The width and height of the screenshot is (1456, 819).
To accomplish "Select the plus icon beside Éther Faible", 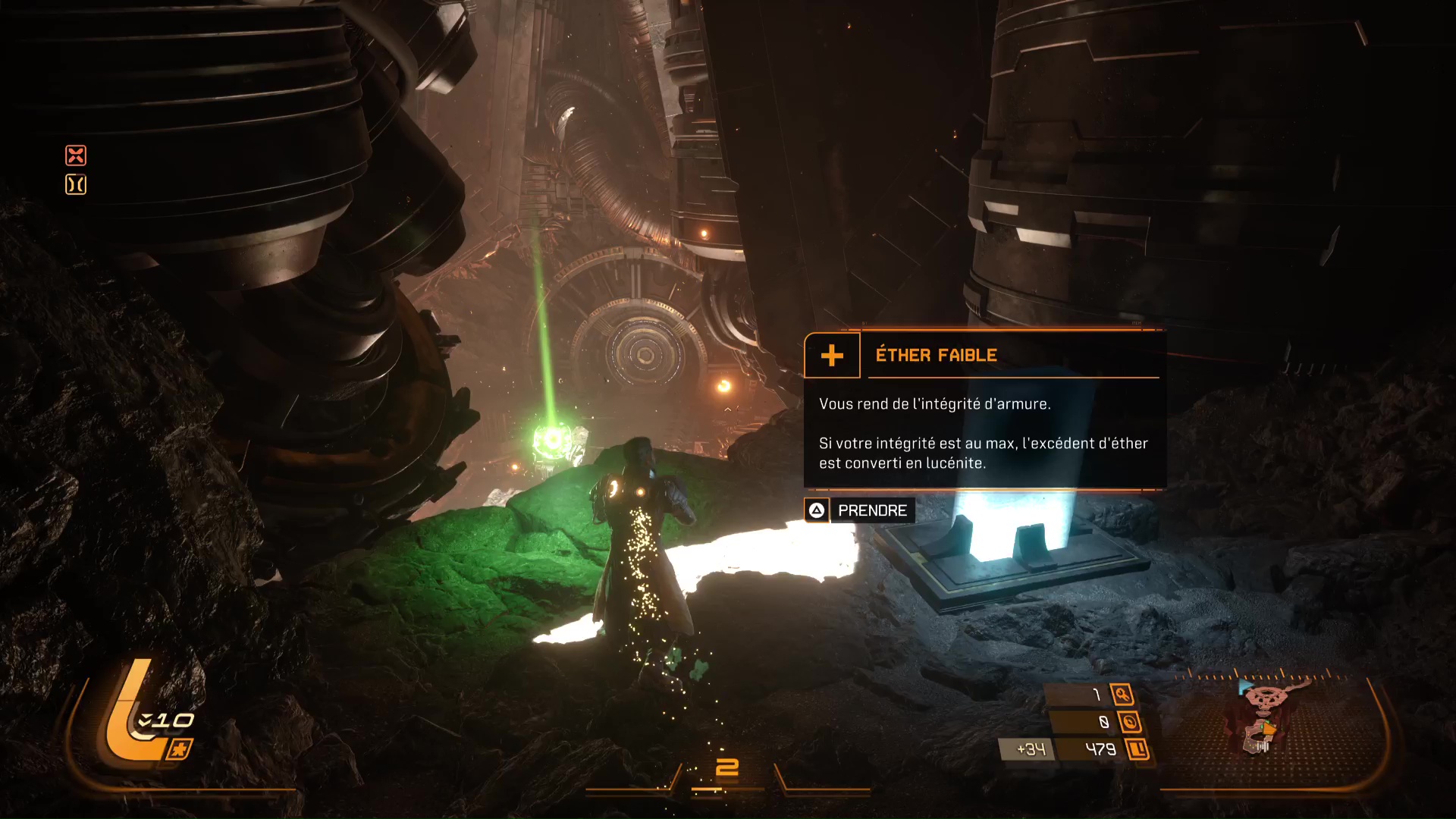I will coord(832,355).
